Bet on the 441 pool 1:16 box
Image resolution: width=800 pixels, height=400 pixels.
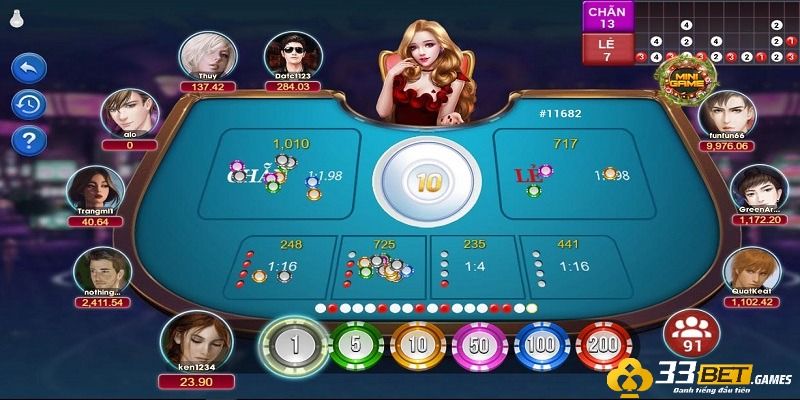click(x=567, y=265)
